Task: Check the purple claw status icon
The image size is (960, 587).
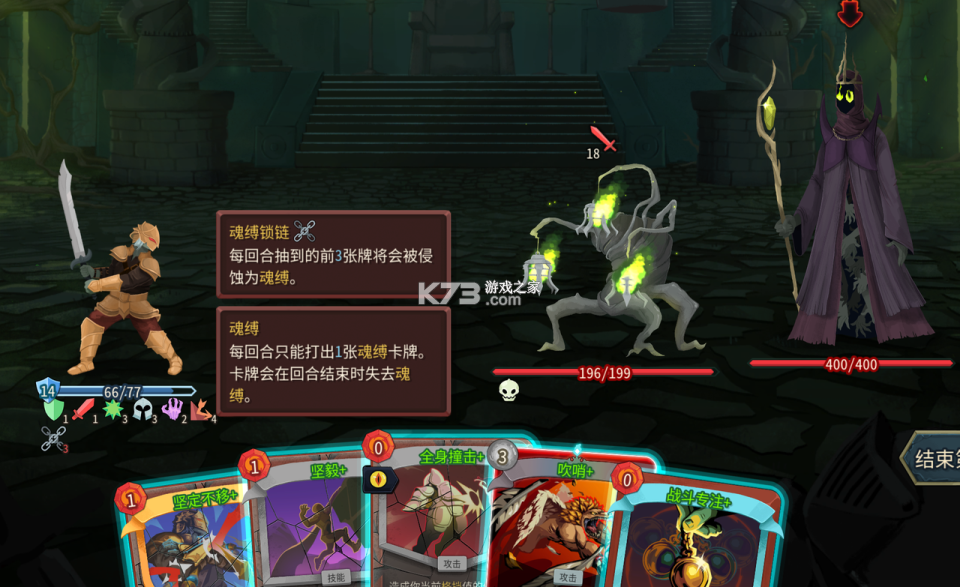Action: click(x=172, y=409)
